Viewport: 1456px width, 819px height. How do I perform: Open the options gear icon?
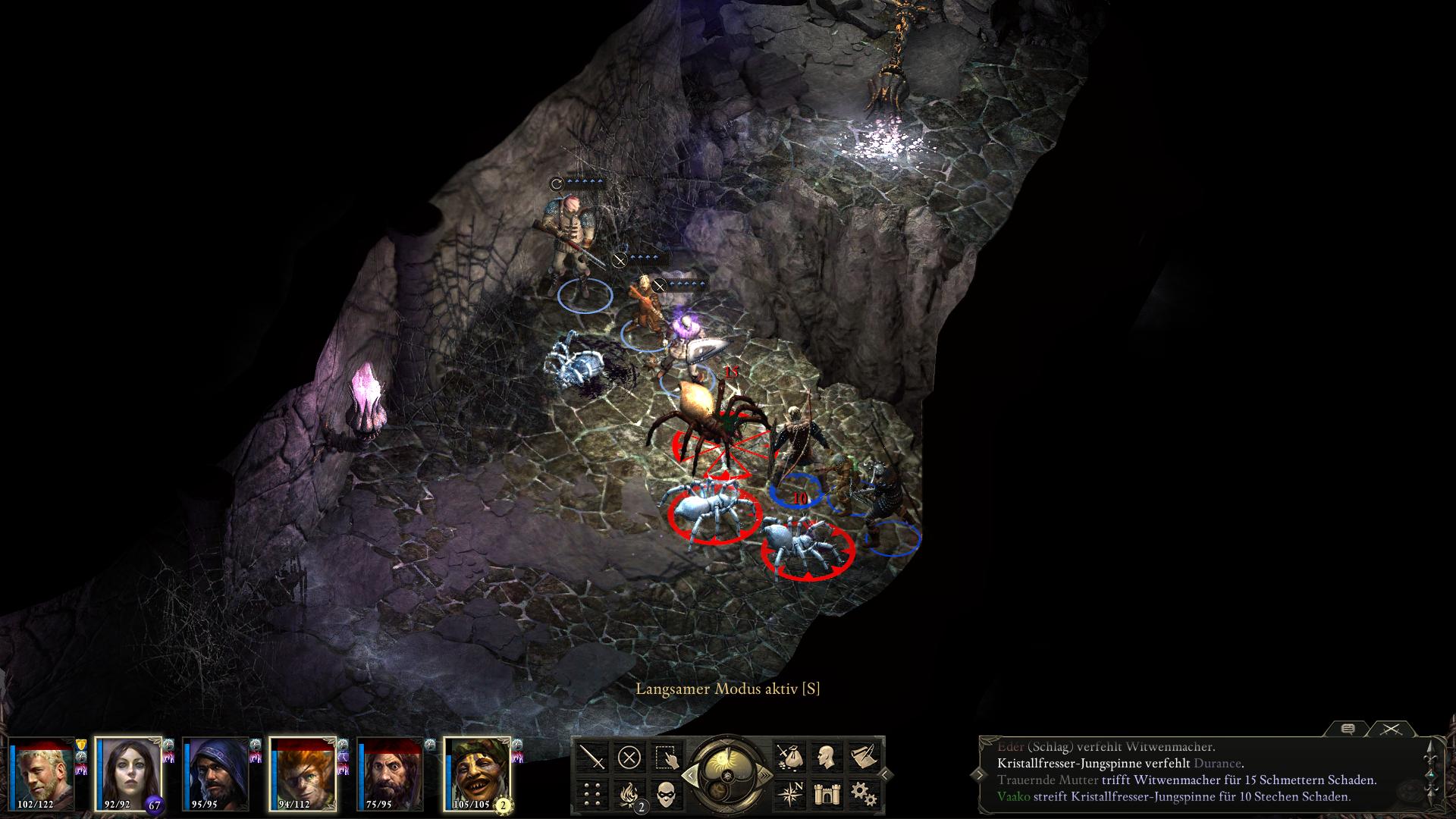pos(864,794)
